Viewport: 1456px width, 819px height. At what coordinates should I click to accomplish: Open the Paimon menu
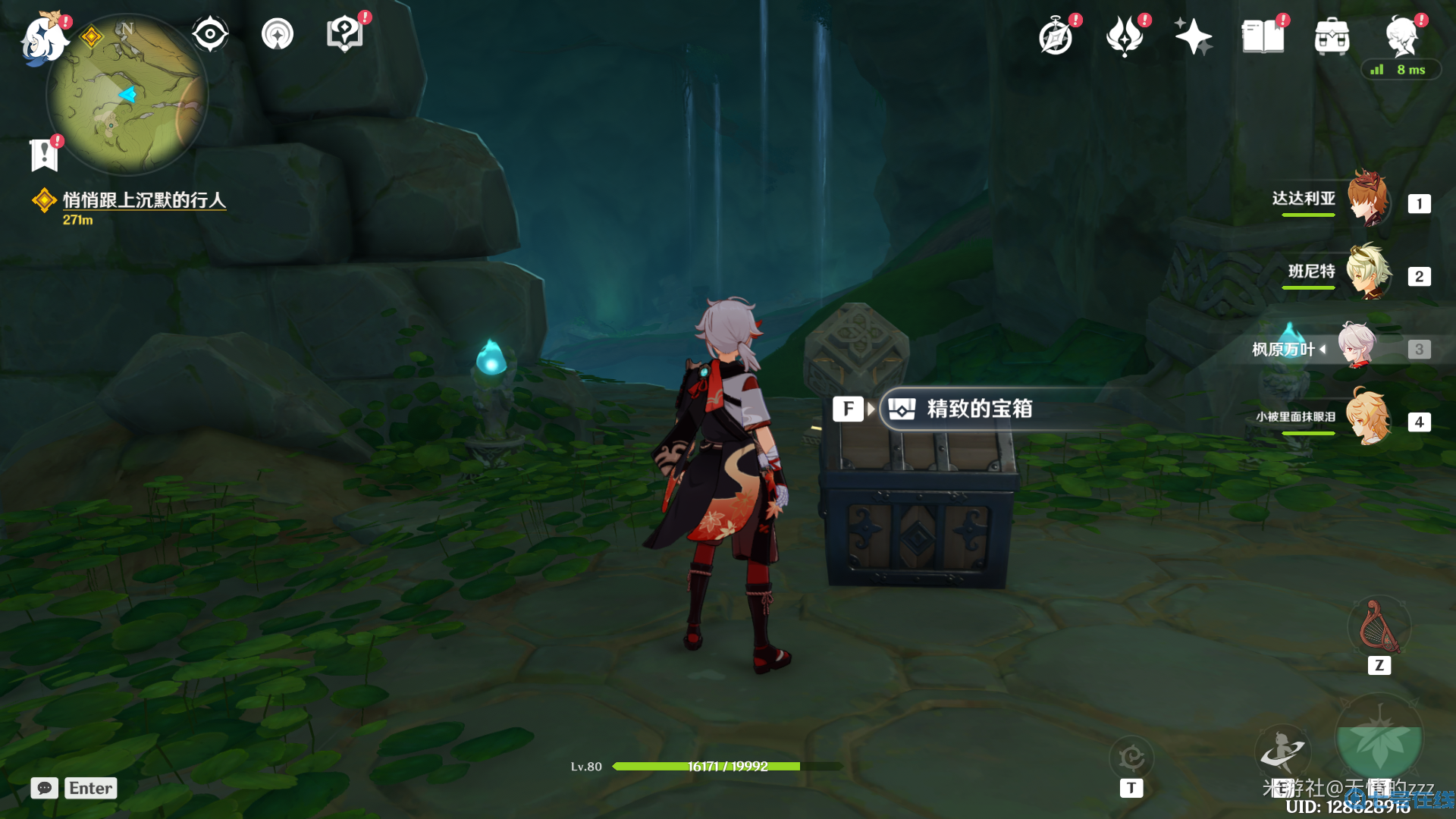(42, 38)
